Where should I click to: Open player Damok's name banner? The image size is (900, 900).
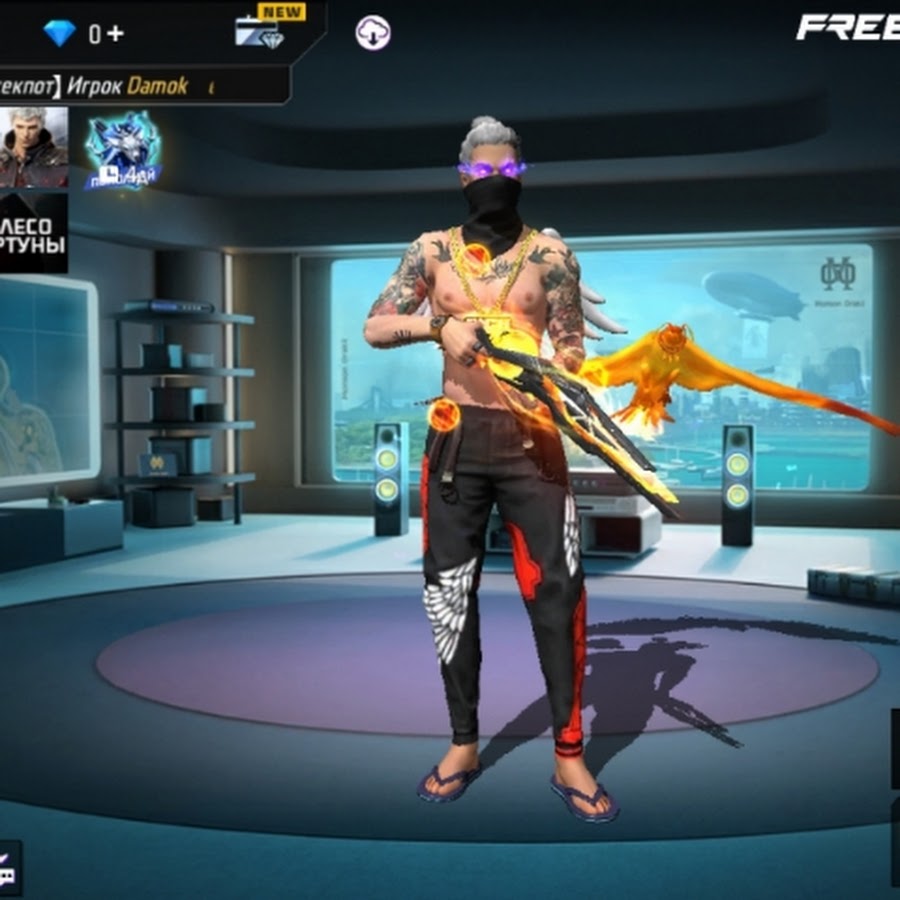(140, 86)
